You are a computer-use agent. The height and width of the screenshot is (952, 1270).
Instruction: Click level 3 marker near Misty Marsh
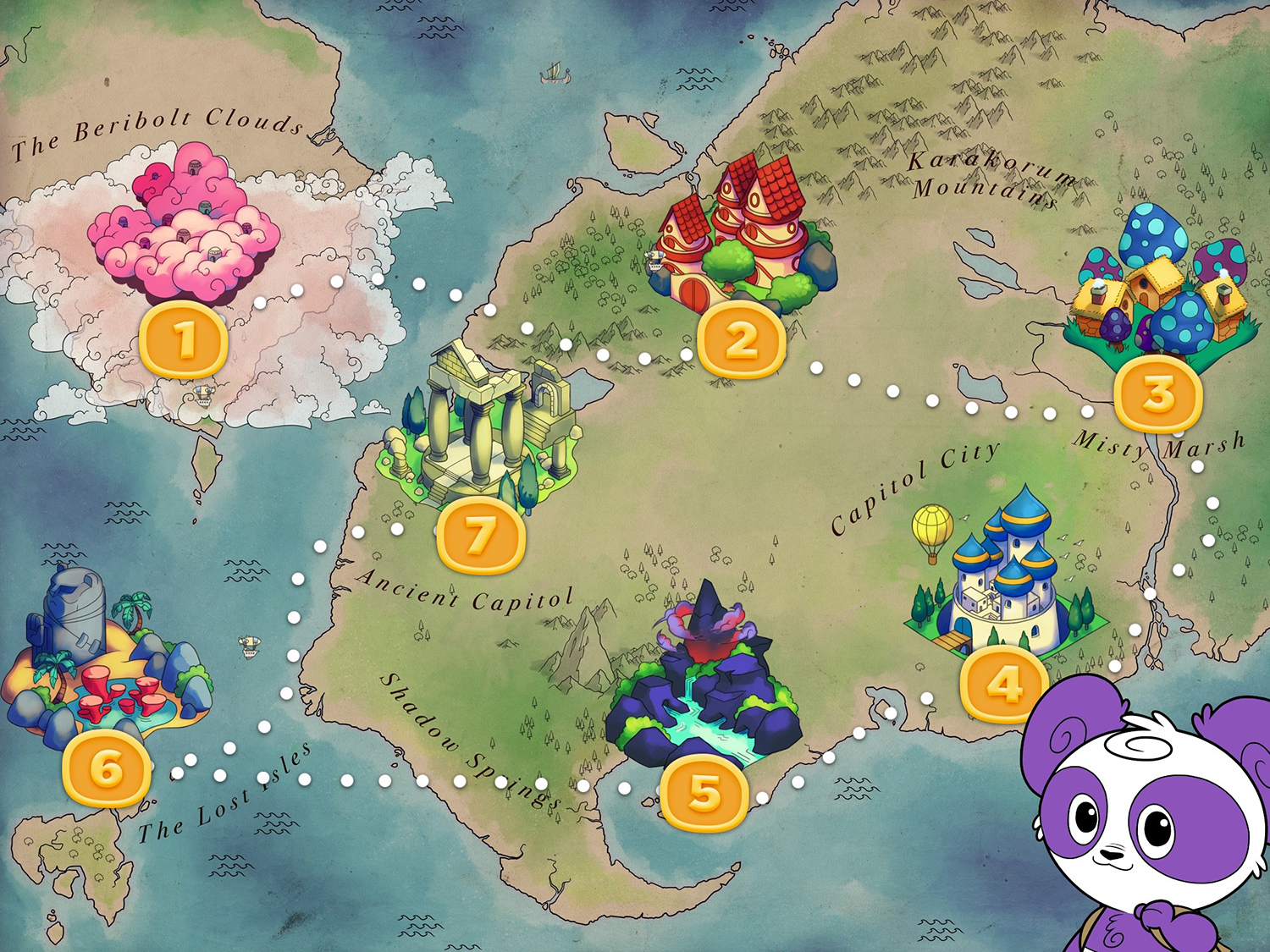[1157, 391]
